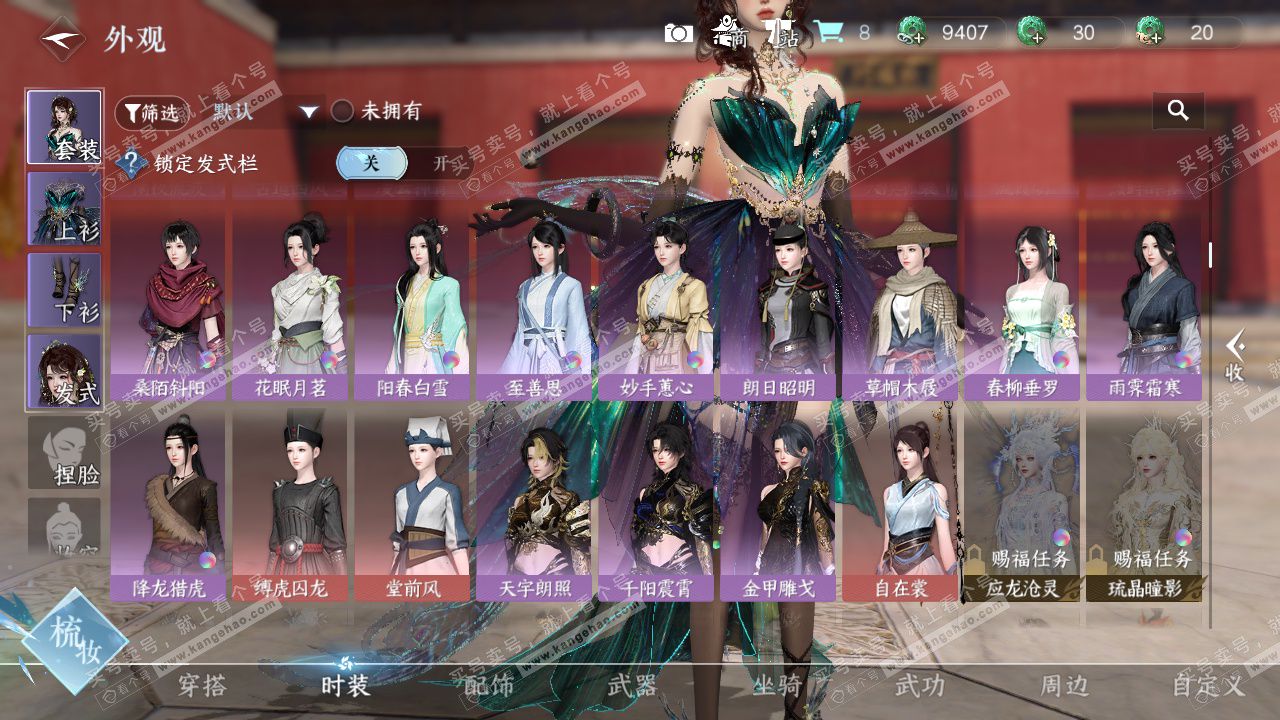This screenshot has width=1280, height=720.
Task: Select the 套装 outfit set category
Action: (64, 127)
